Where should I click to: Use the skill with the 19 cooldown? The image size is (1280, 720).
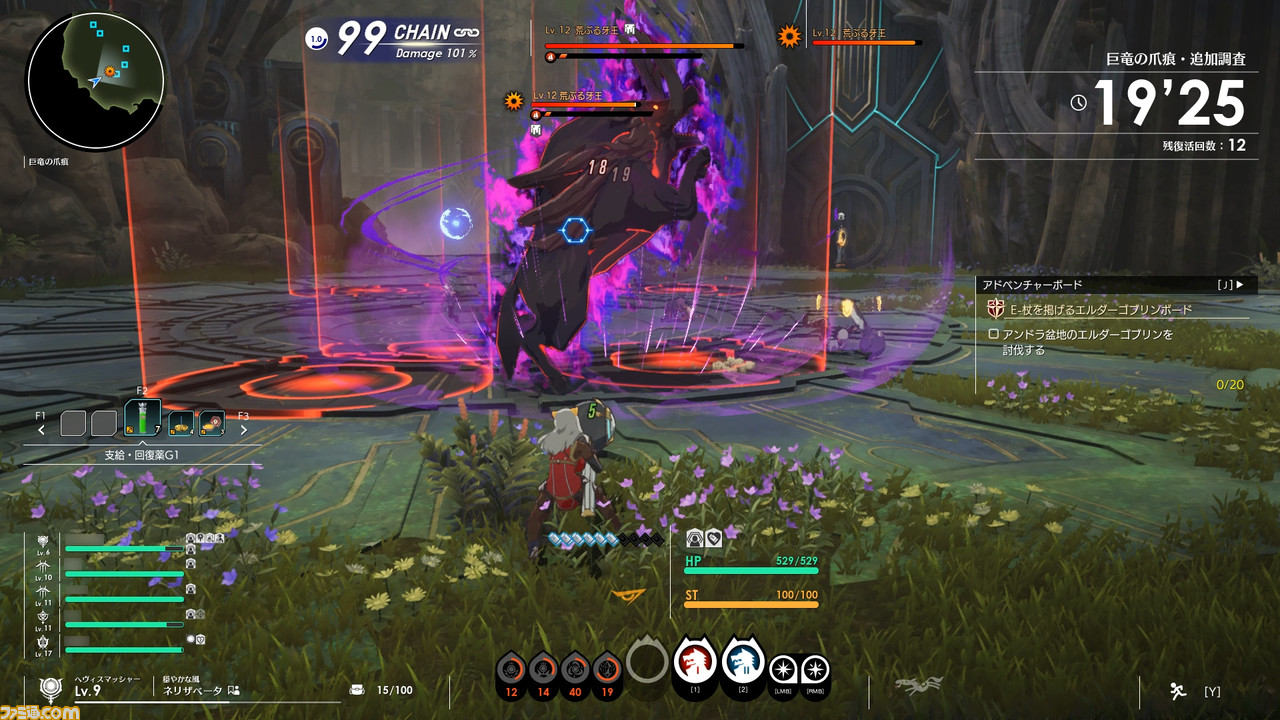point(606,670)
